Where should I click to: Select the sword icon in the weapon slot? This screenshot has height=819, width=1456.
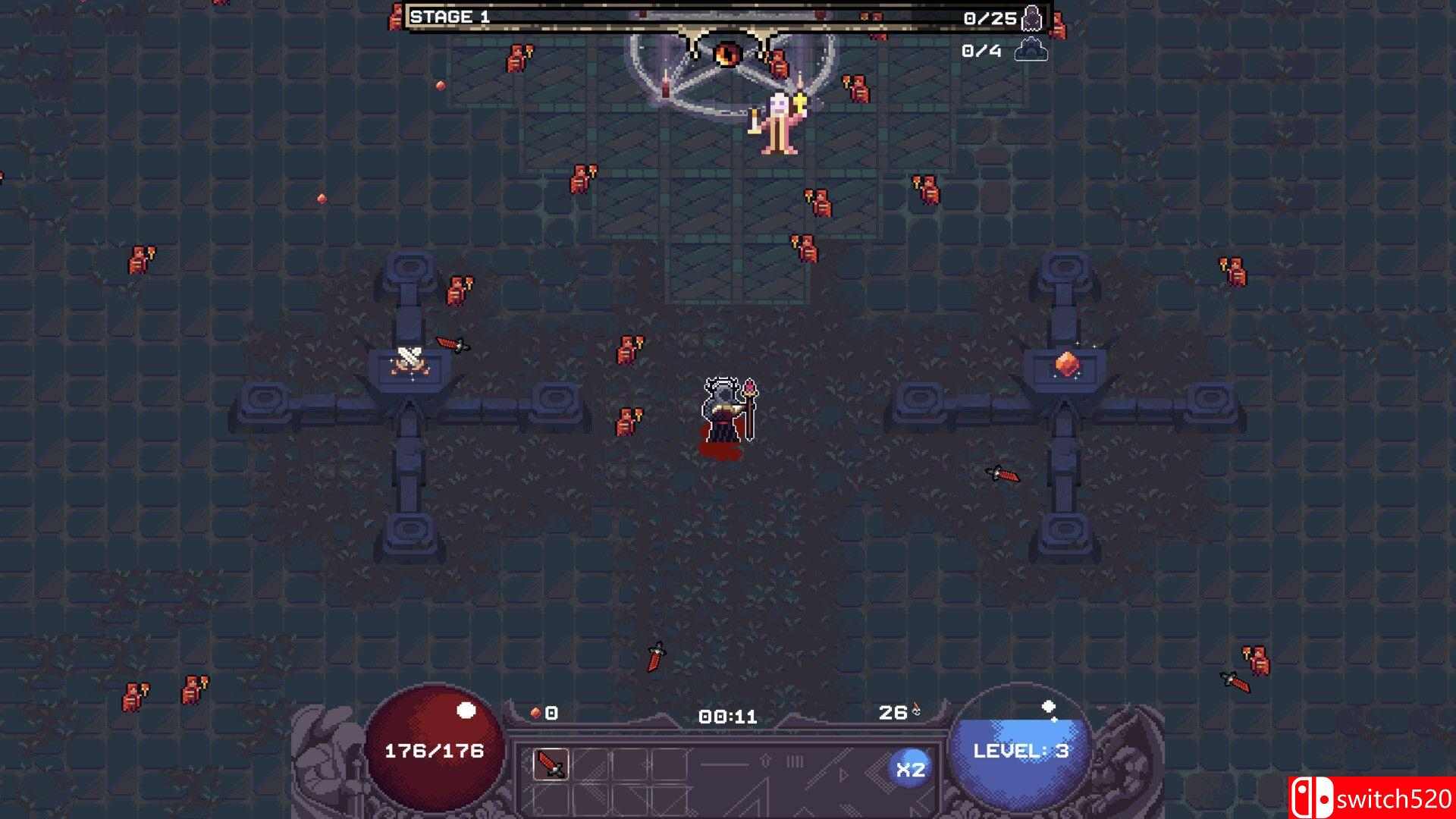pyautogui.click(x=551, y=764)
